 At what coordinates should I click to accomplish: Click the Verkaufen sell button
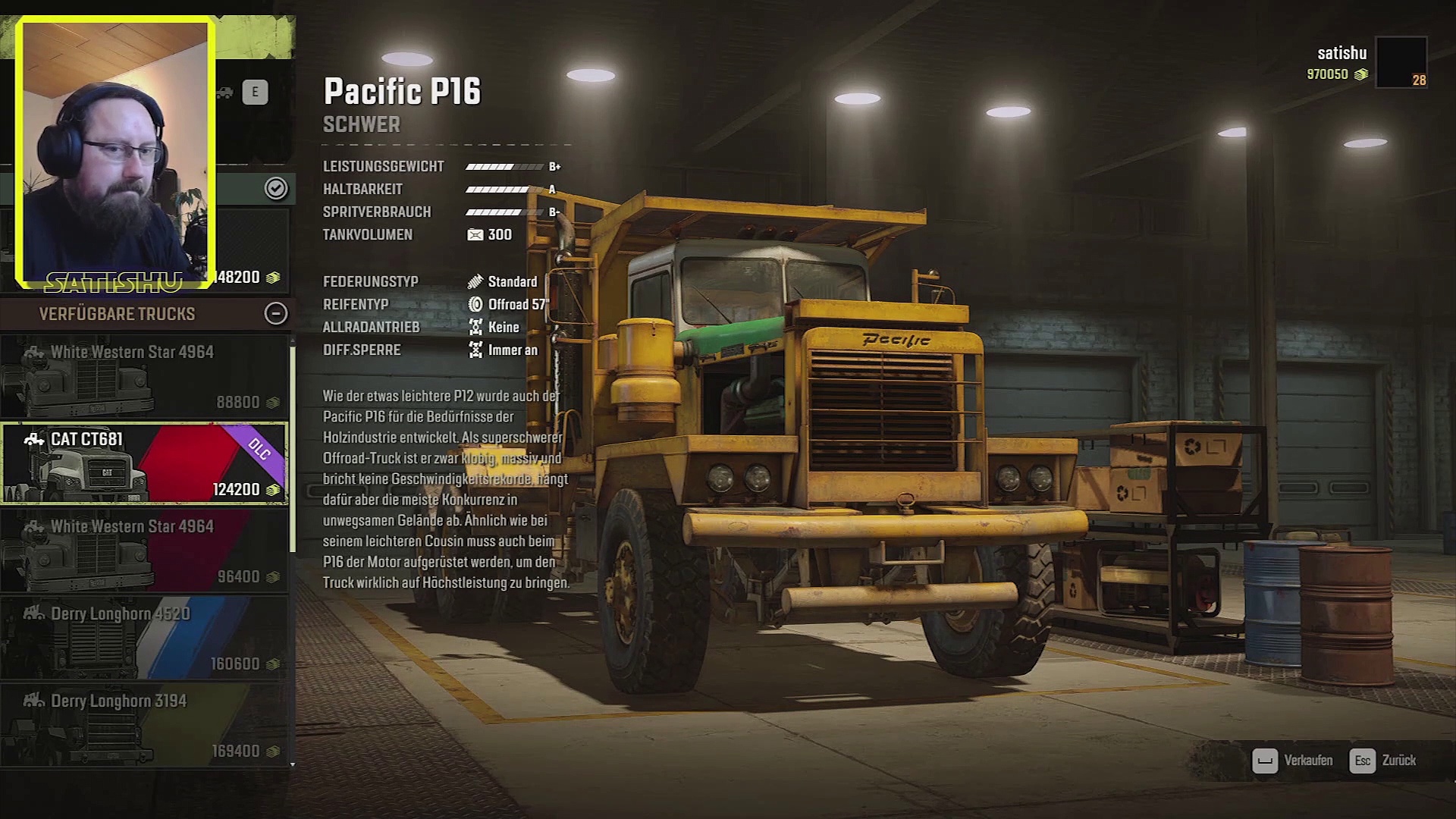click(1292, 761)
